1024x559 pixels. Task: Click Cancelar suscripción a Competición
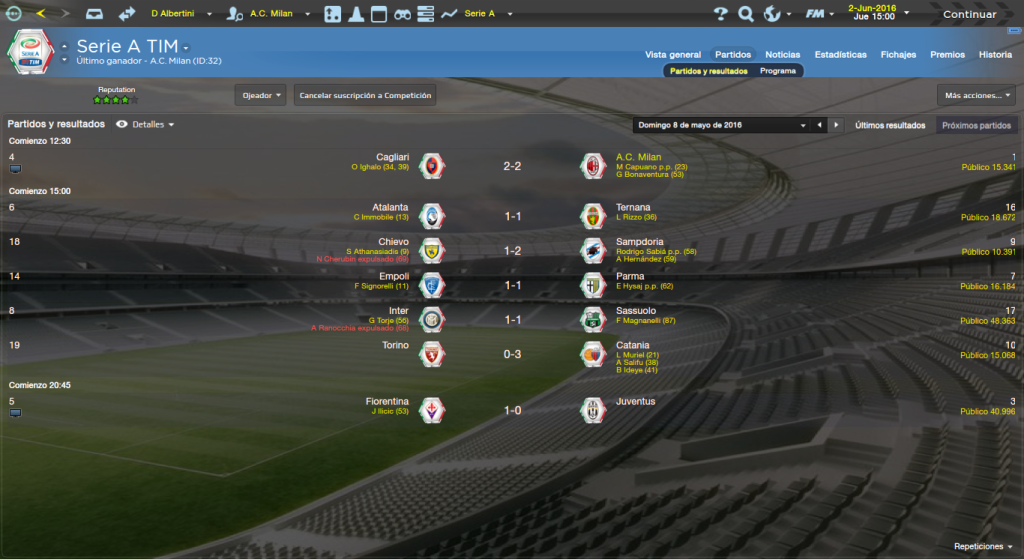[365, 95]
